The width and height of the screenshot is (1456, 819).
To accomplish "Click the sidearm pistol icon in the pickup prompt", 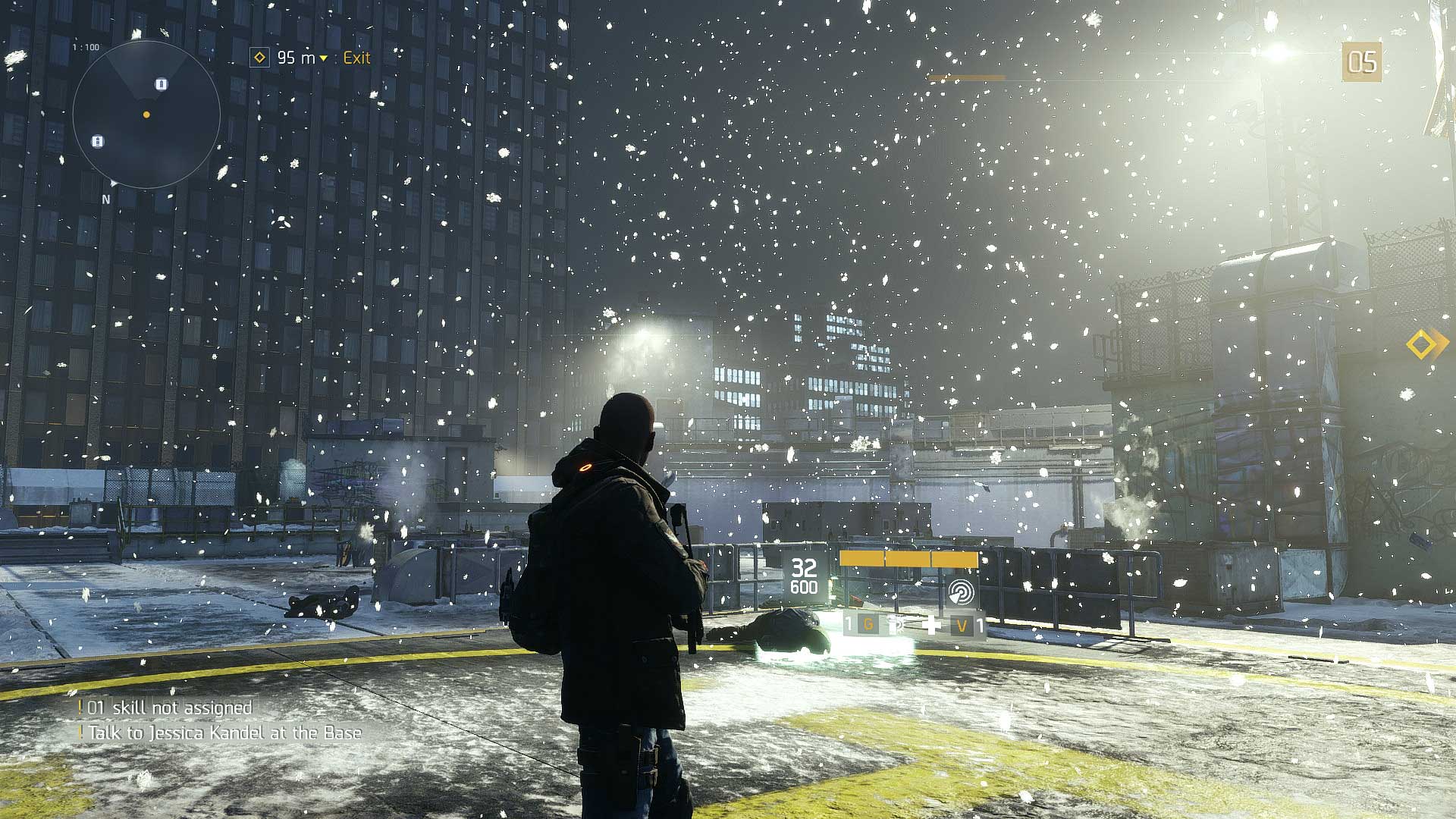I will coord(896,626).
